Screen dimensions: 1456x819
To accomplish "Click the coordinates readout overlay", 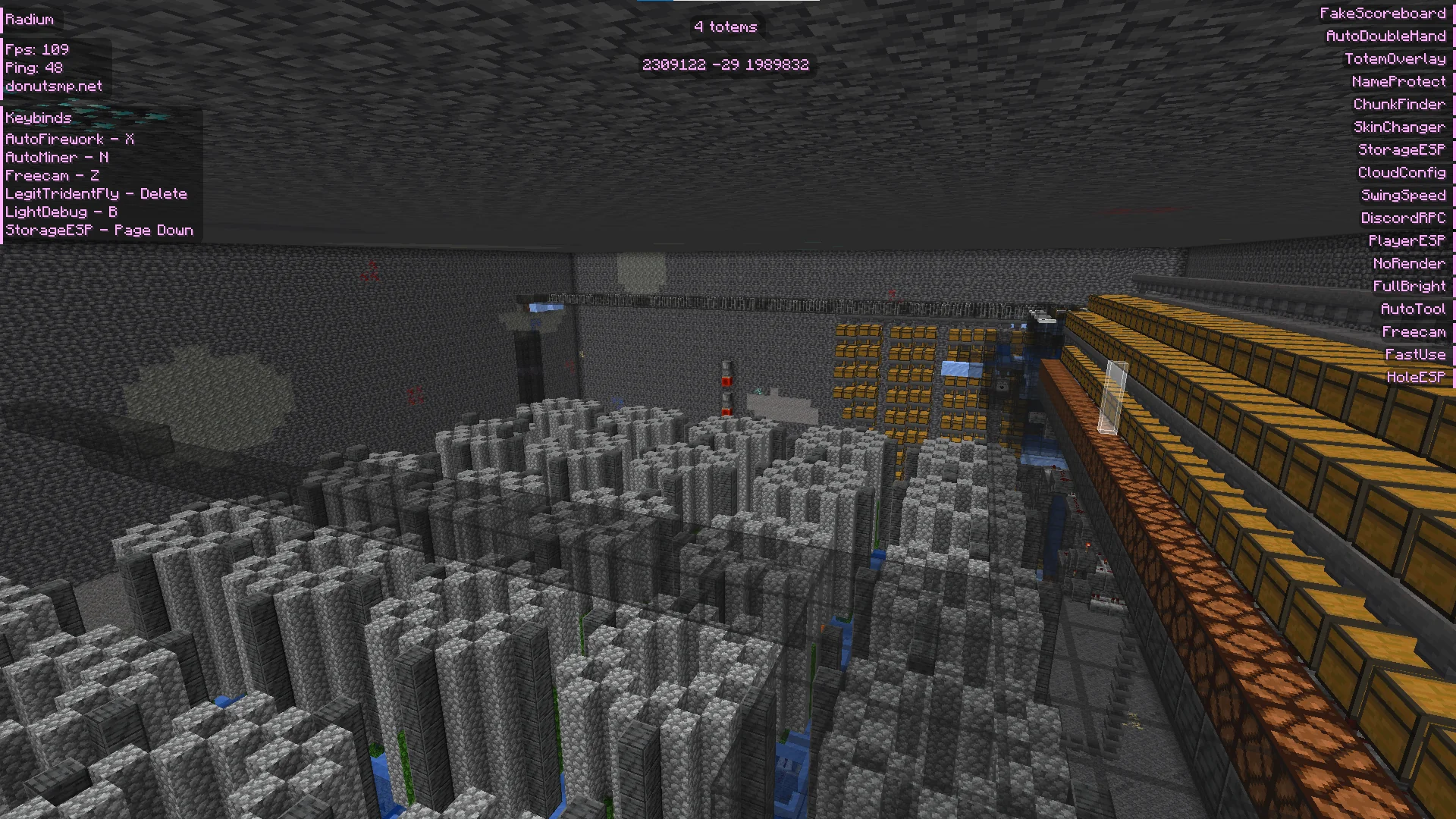I will click(x=726, y=65).
